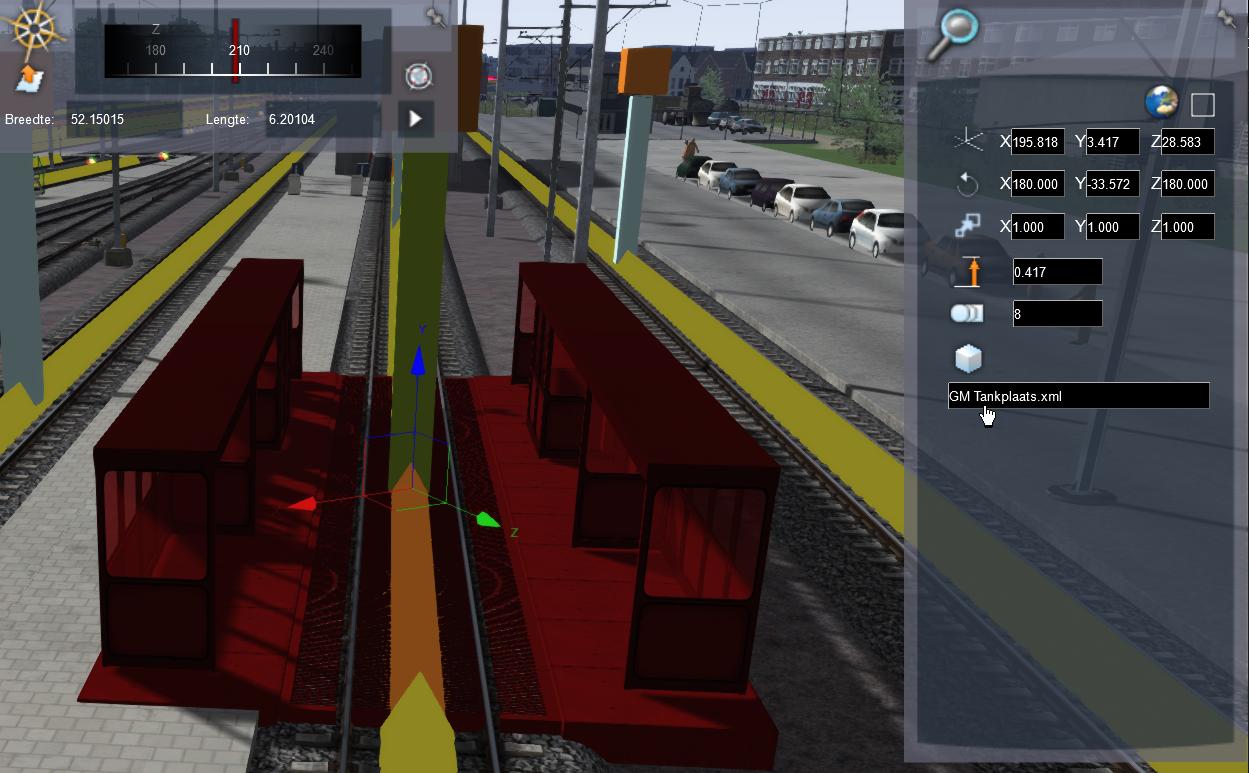This screenshot has height=773, width=1249.
Task: Select the Lengte longitude field
Action: pyautogui.click(x=321, y=120)
